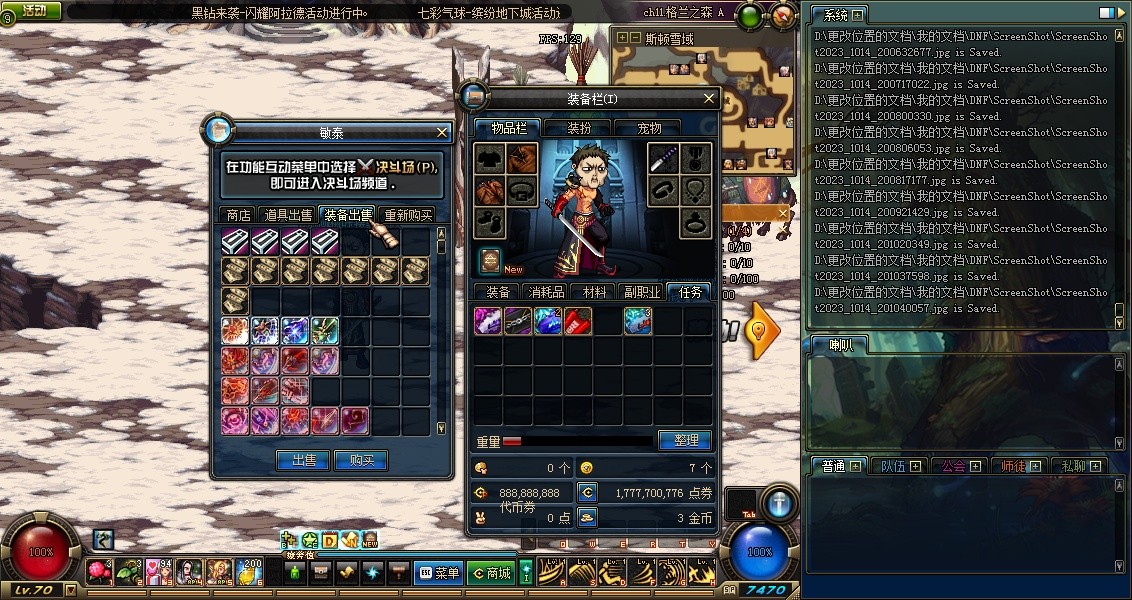Open the 活动 events button
1132x600 pixels.
pyautogui.click(x=31, y=11)
